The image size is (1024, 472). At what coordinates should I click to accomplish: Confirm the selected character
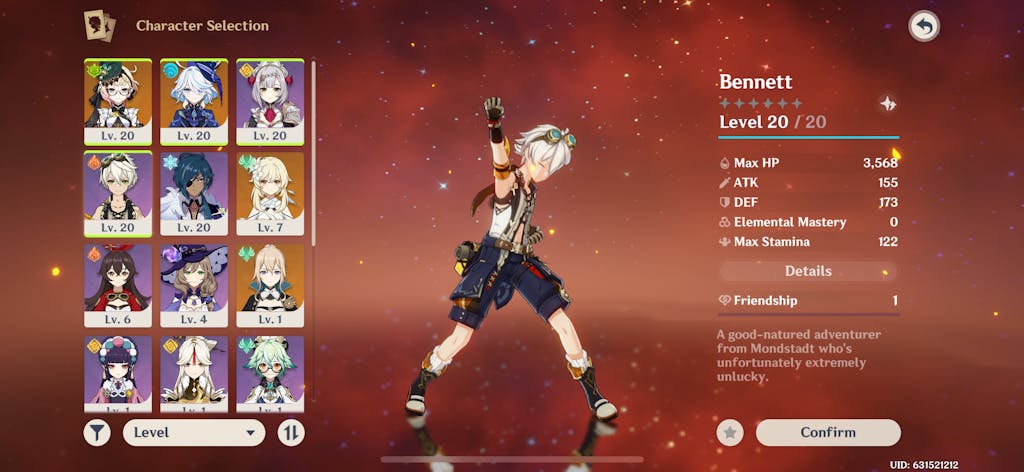click(x=828, y=432)
